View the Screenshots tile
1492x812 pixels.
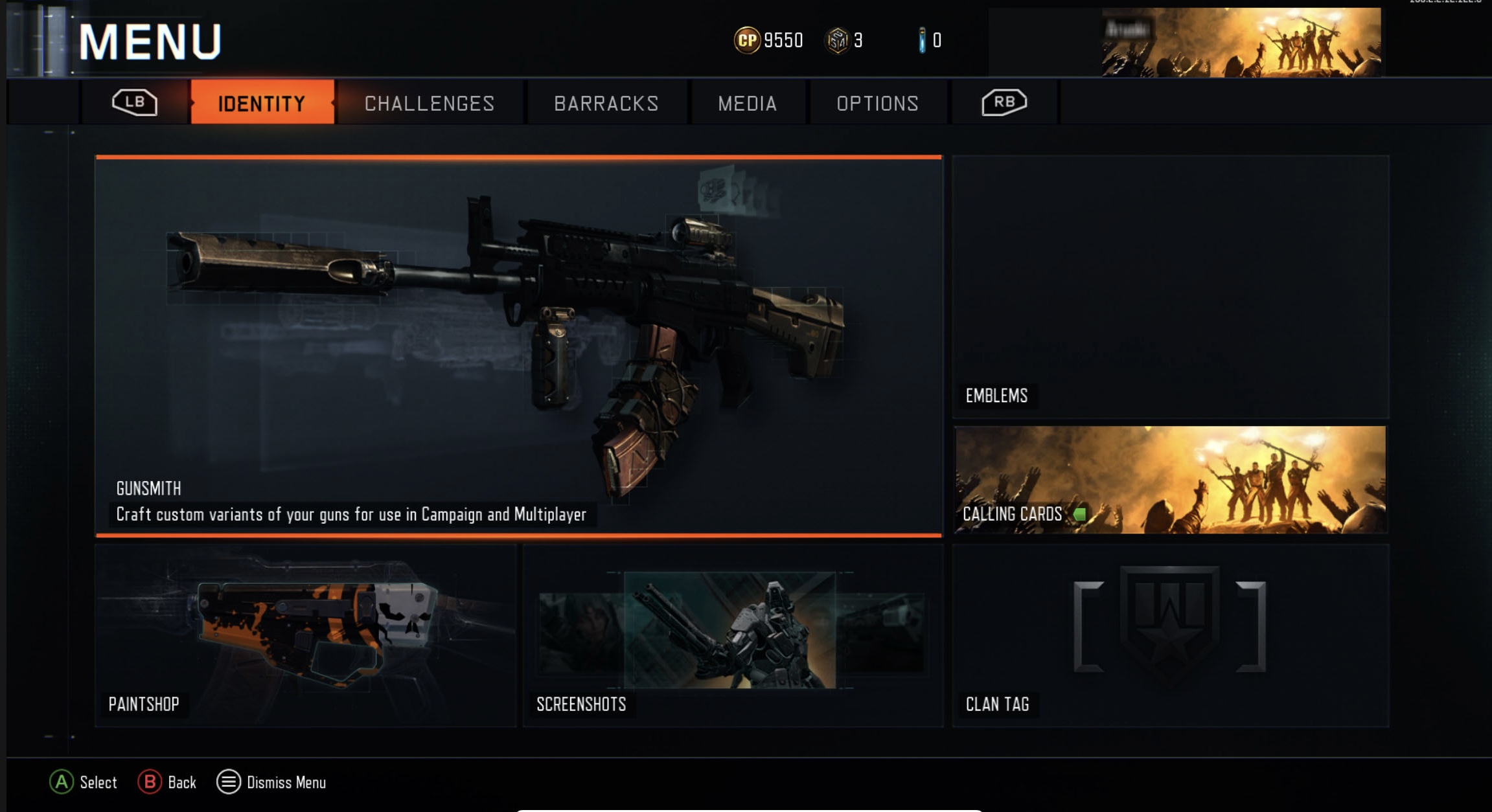click(x=733, y=635)
